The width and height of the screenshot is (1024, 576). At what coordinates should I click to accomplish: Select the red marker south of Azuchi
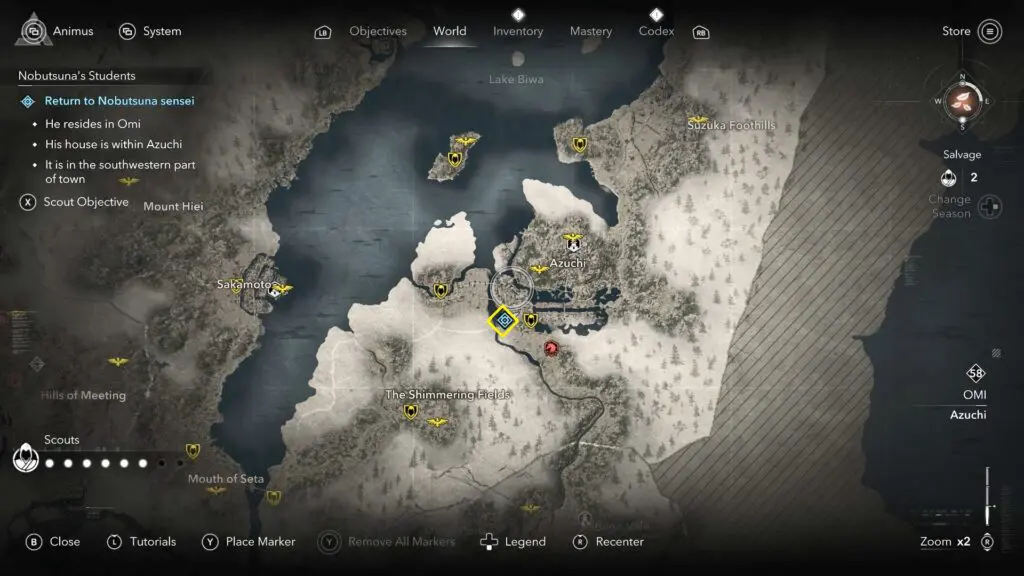coord(550,348)
